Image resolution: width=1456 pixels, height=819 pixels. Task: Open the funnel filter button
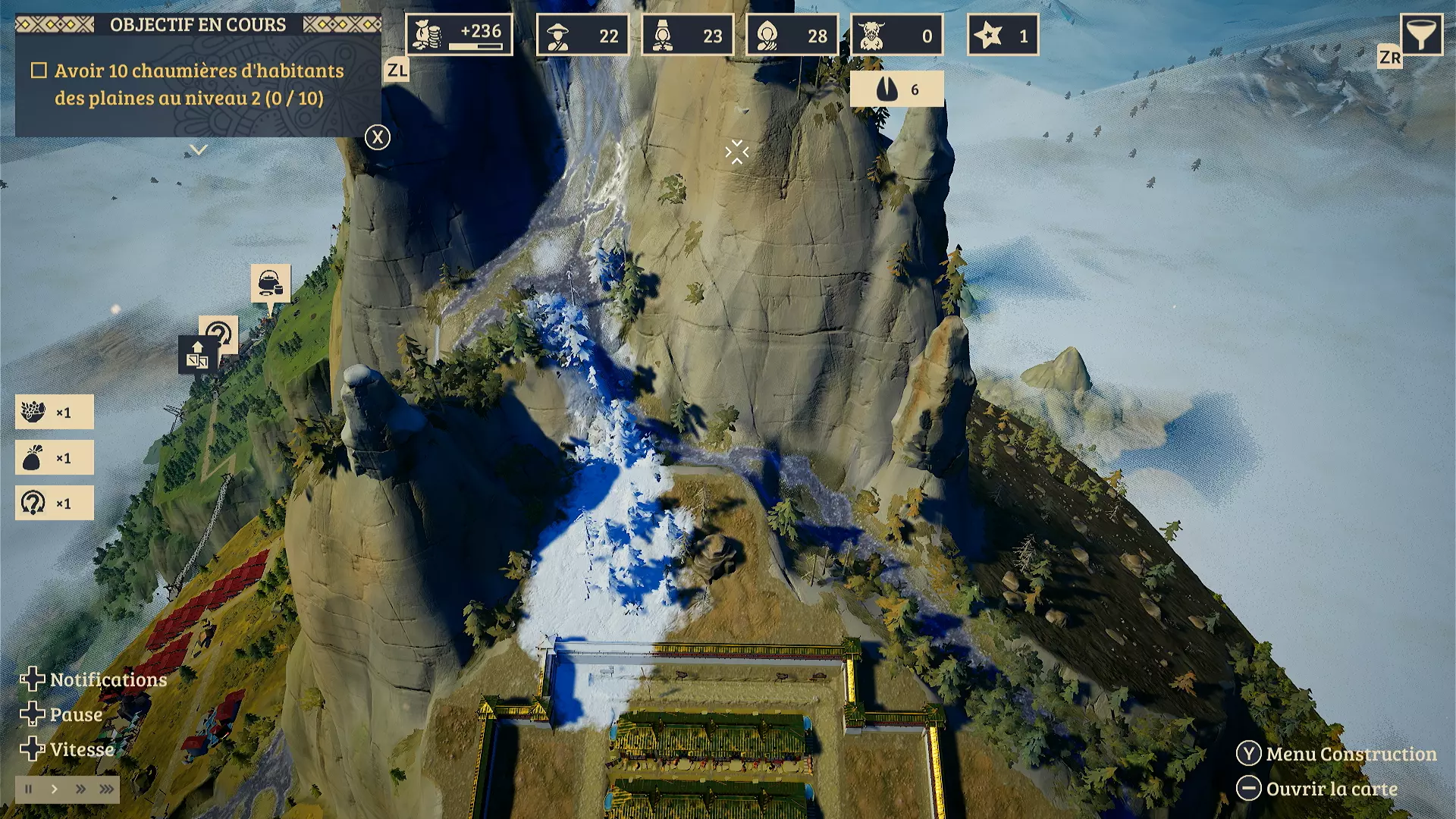point(1420,34)
